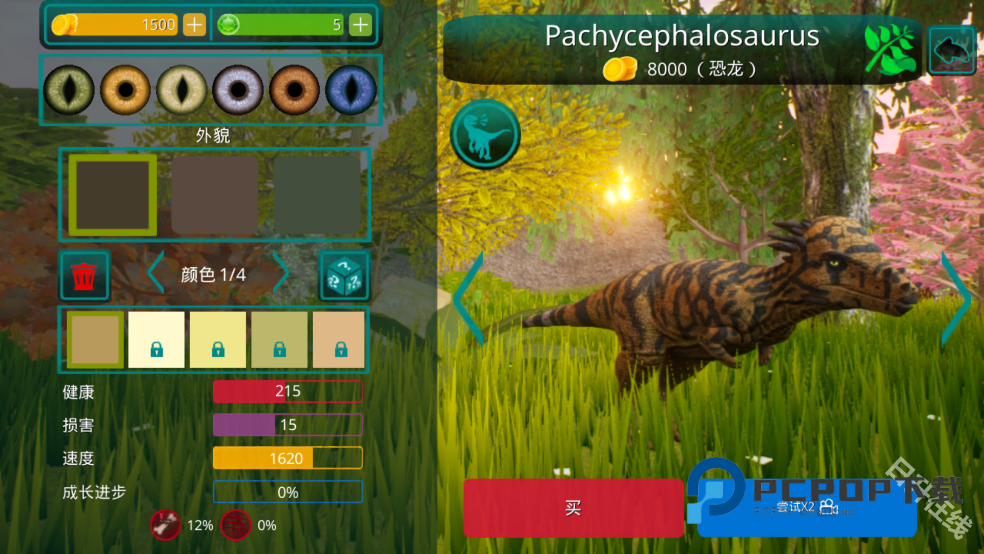Pick the grey-white round-pupil eye
Viewport: 984px width, 554px height.
238,90
